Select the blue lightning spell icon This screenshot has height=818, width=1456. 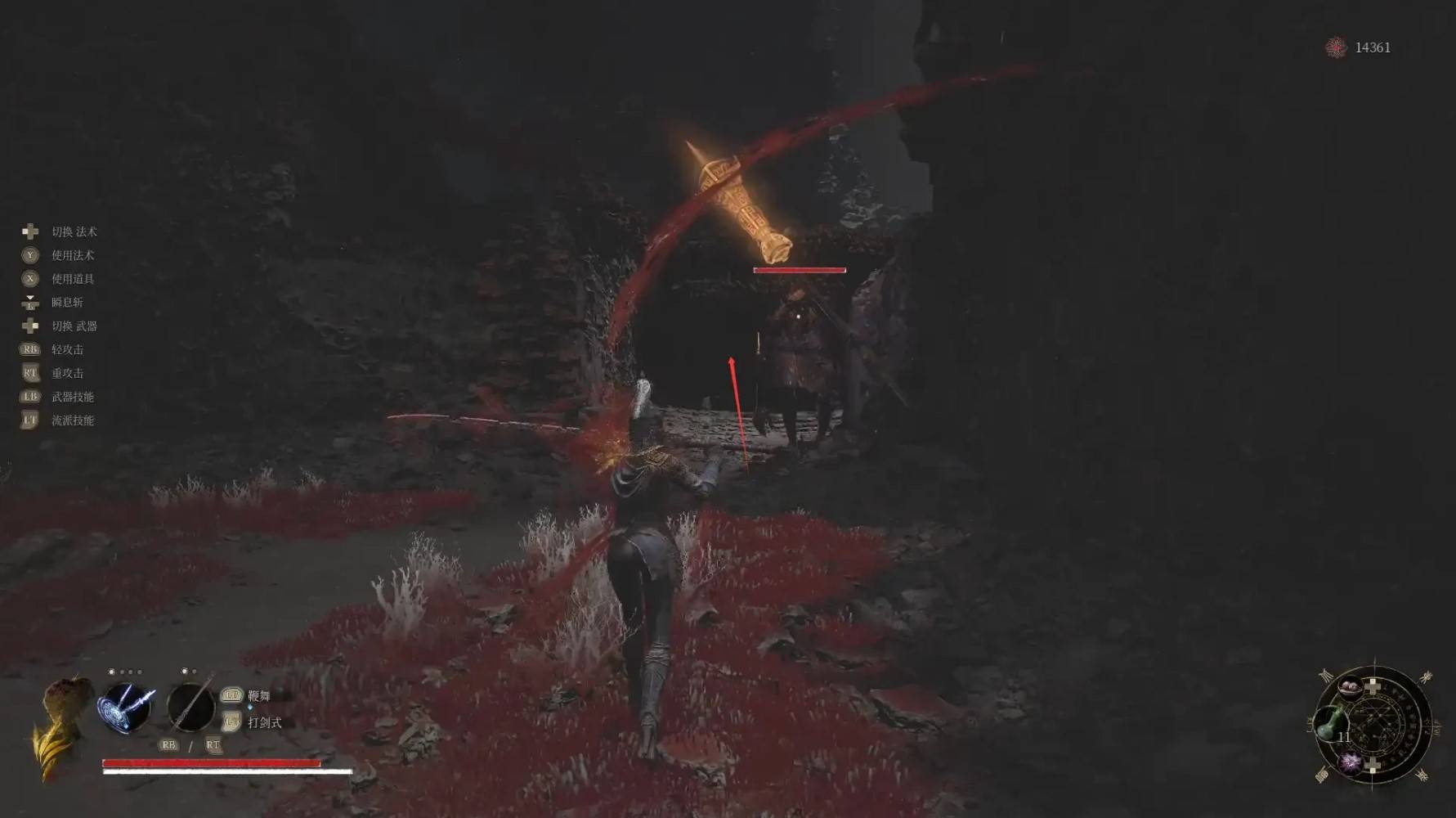(x=126, y=708)
